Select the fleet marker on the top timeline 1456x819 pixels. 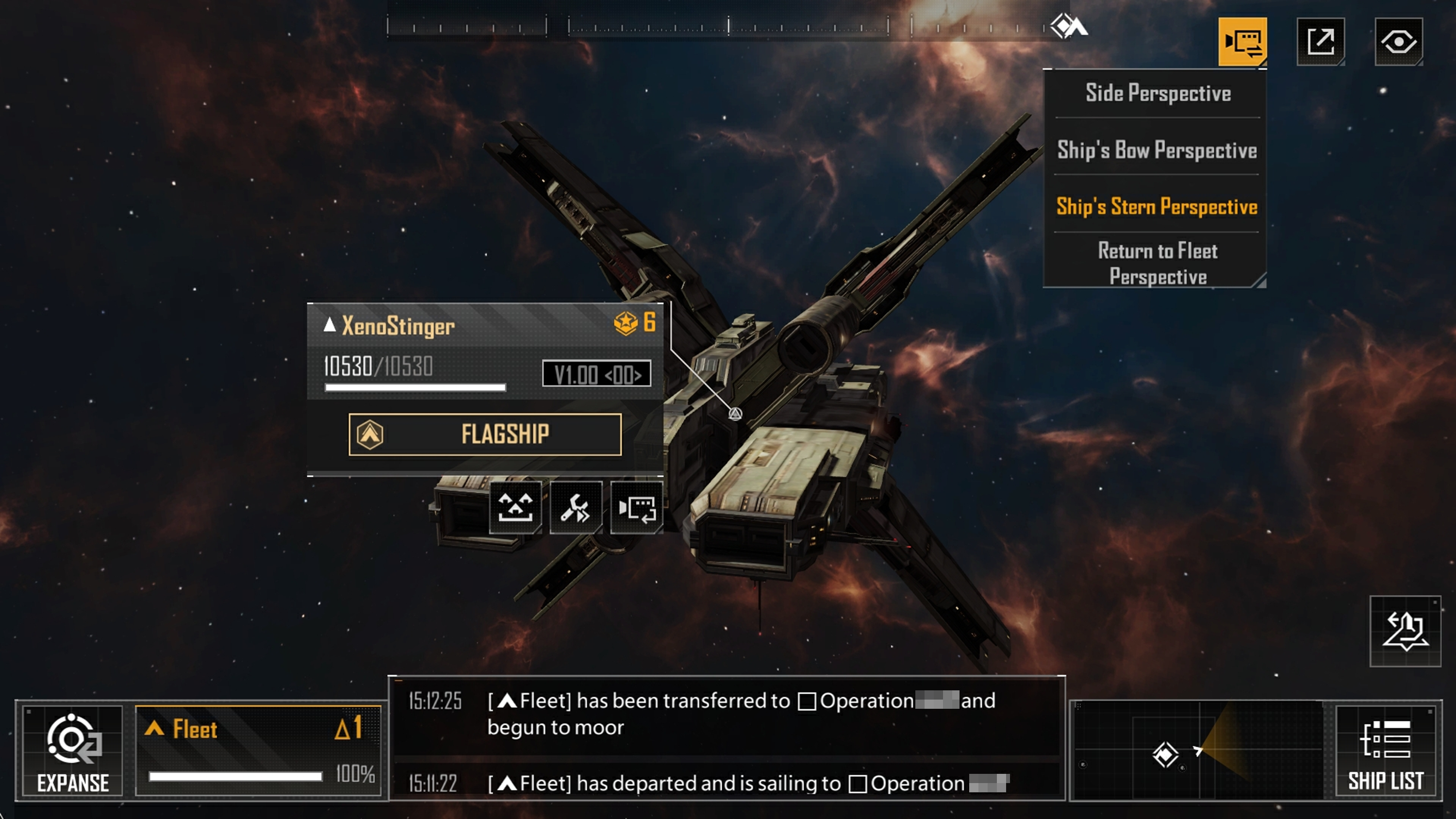1068,26
